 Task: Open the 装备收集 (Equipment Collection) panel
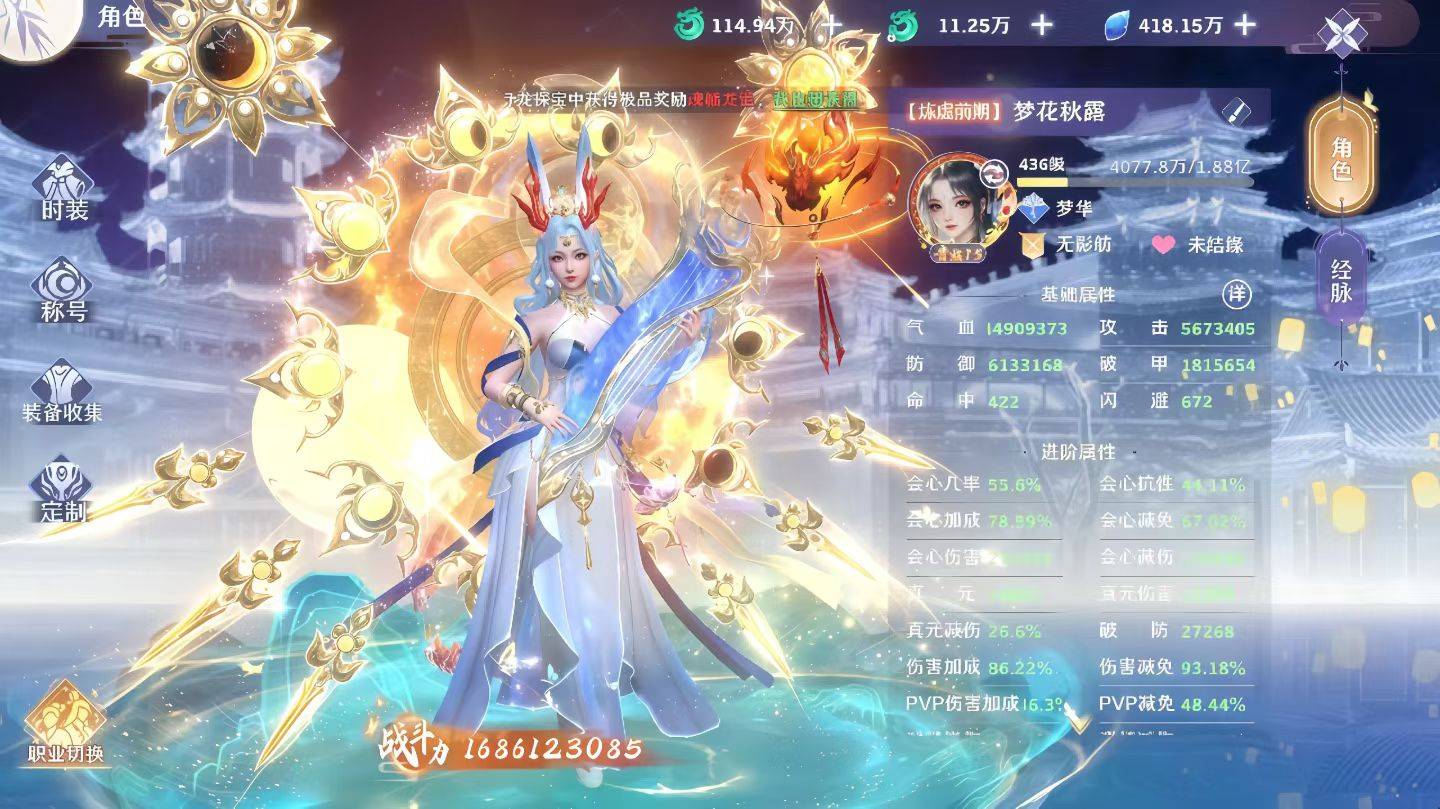(x=60, y=384)
